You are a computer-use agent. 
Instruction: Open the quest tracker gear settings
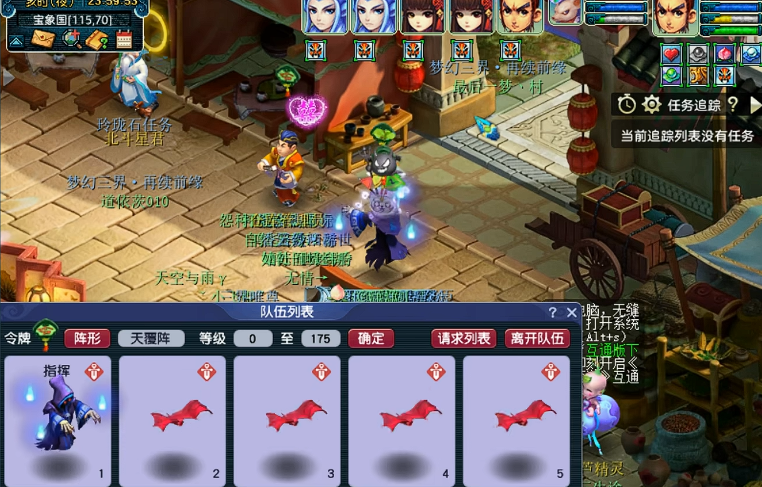(651, 104)
